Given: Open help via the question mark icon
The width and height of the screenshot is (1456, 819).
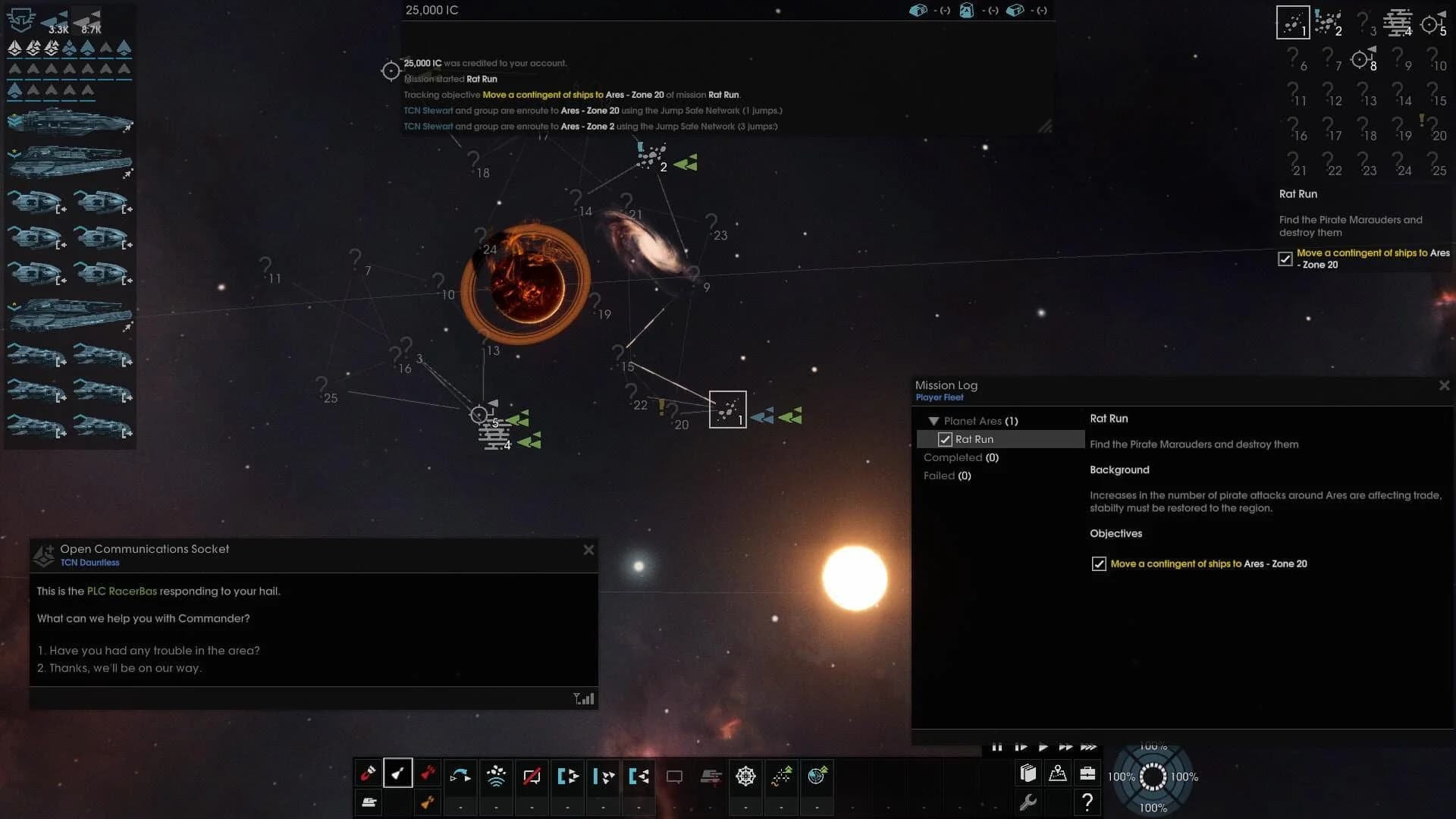Looking at the screenshot, I should click(1087, 802).
